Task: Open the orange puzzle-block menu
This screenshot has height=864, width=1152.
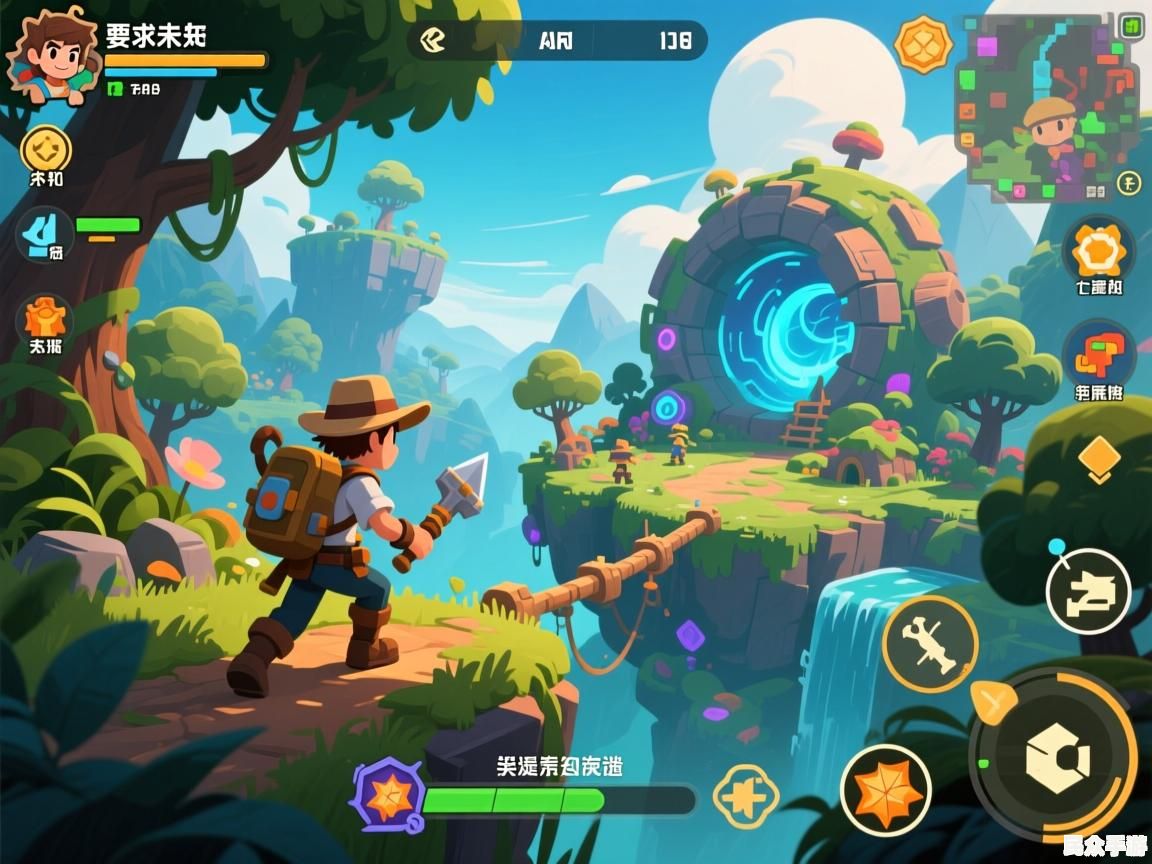Action: (1098, 355)
